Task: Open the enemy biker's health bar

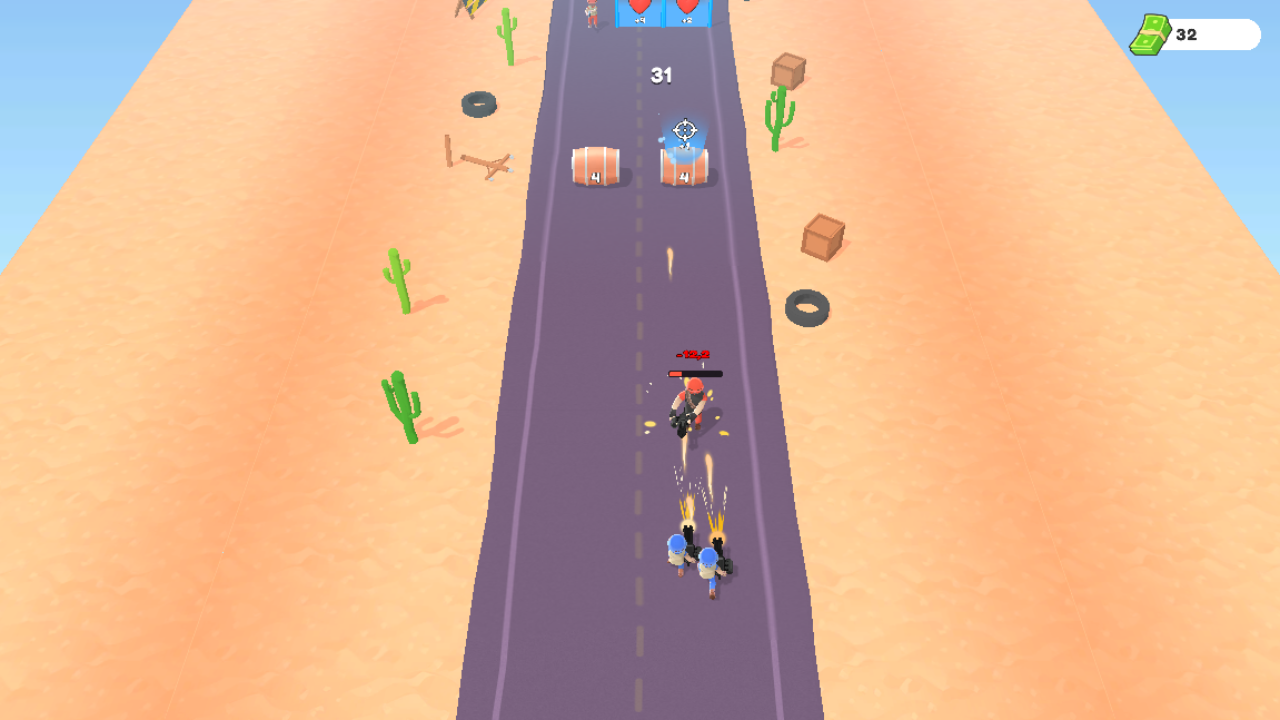Action: pos(695,374)
